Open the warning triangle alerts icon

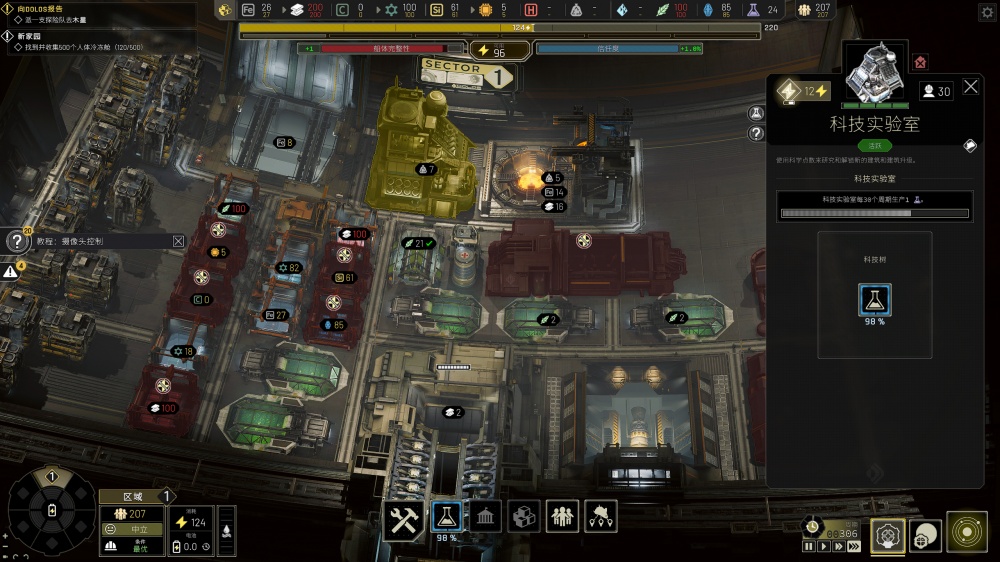click(x=10, y=271)
